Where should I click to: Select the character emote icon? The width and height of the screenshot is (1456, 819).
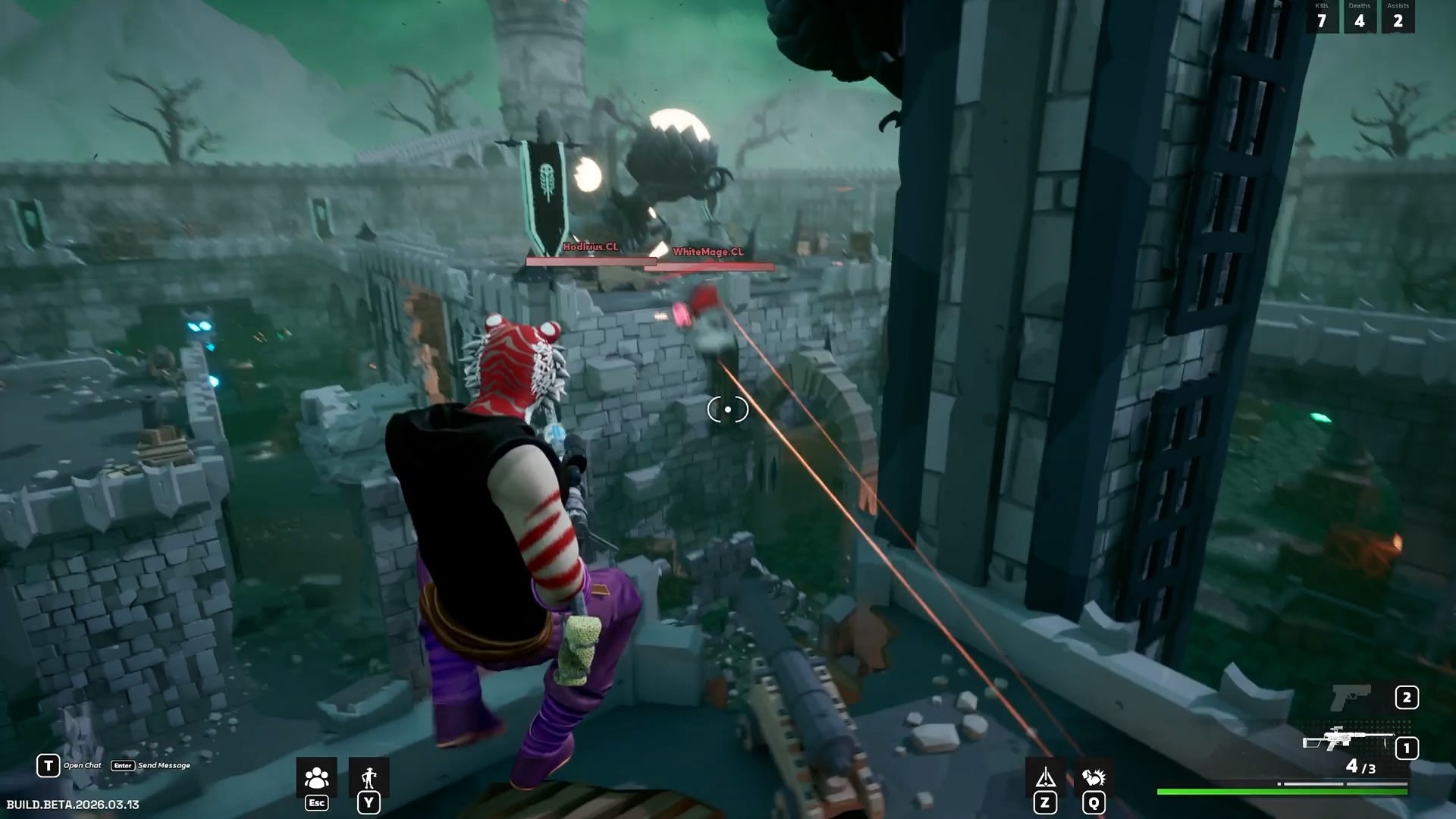click(x=369, y=779)
